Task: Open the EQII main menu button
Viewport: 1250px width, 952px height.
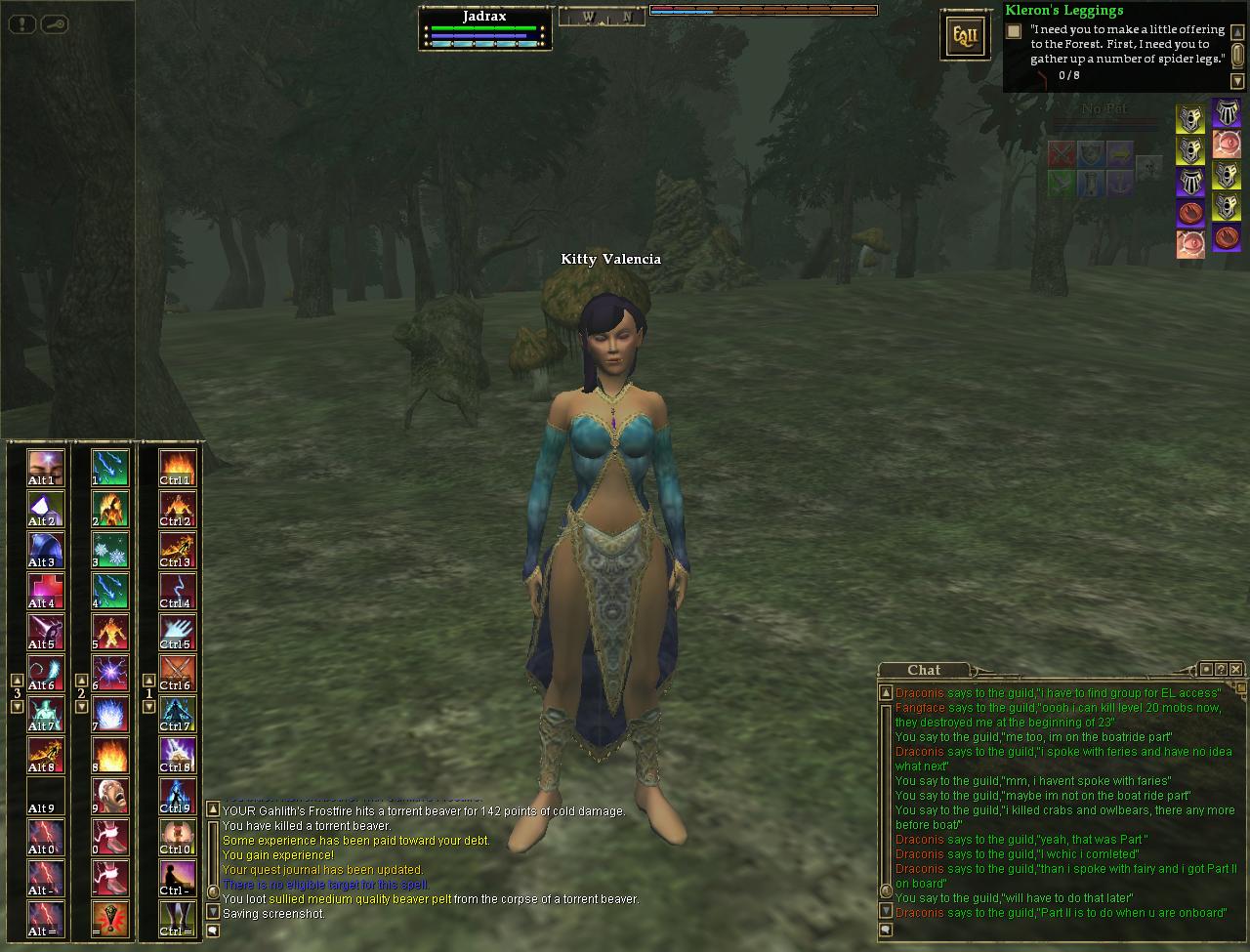Action: tap(957, 35)
